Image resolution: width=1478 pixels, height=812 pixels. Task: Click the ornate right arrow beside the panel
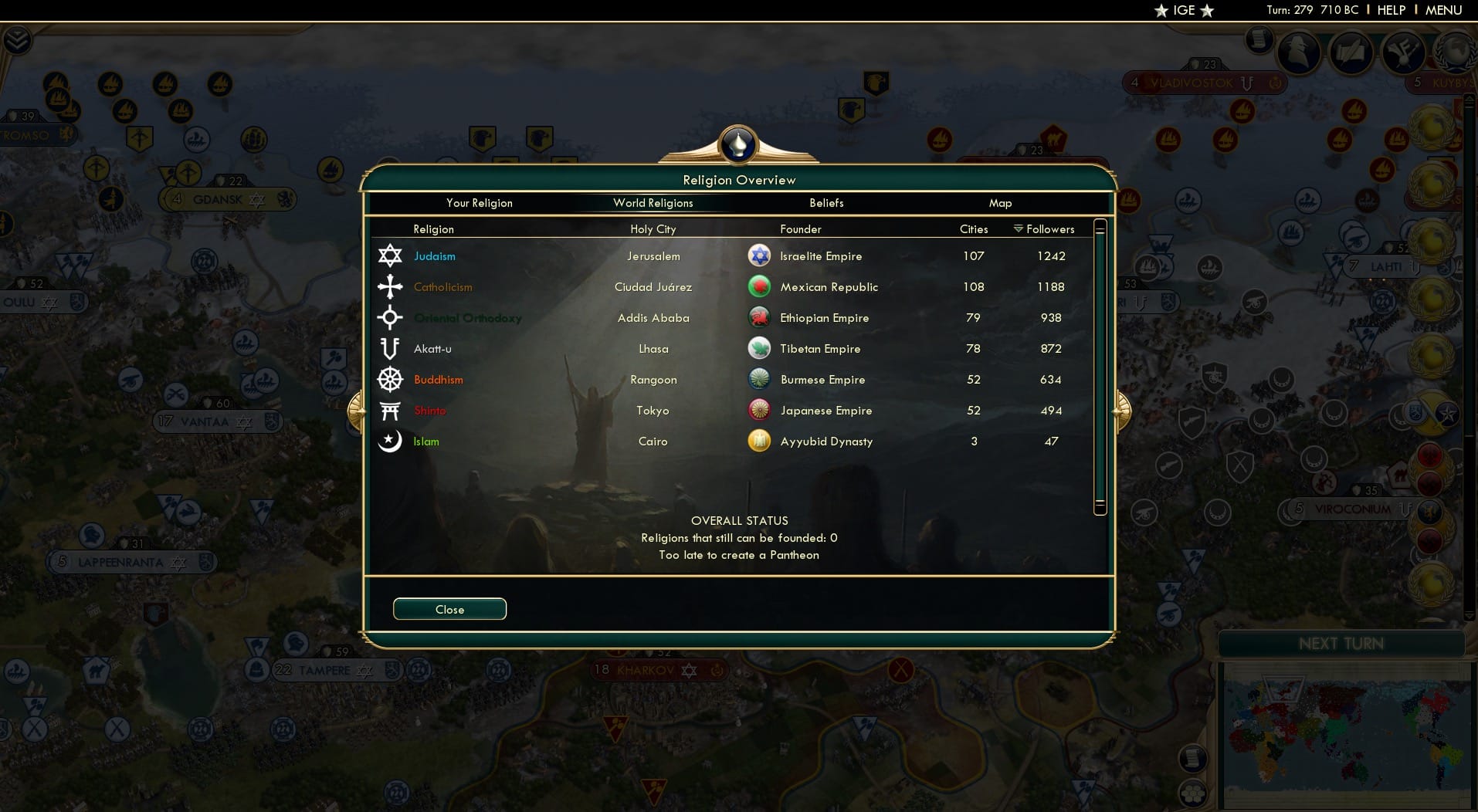click(1121, 410)
